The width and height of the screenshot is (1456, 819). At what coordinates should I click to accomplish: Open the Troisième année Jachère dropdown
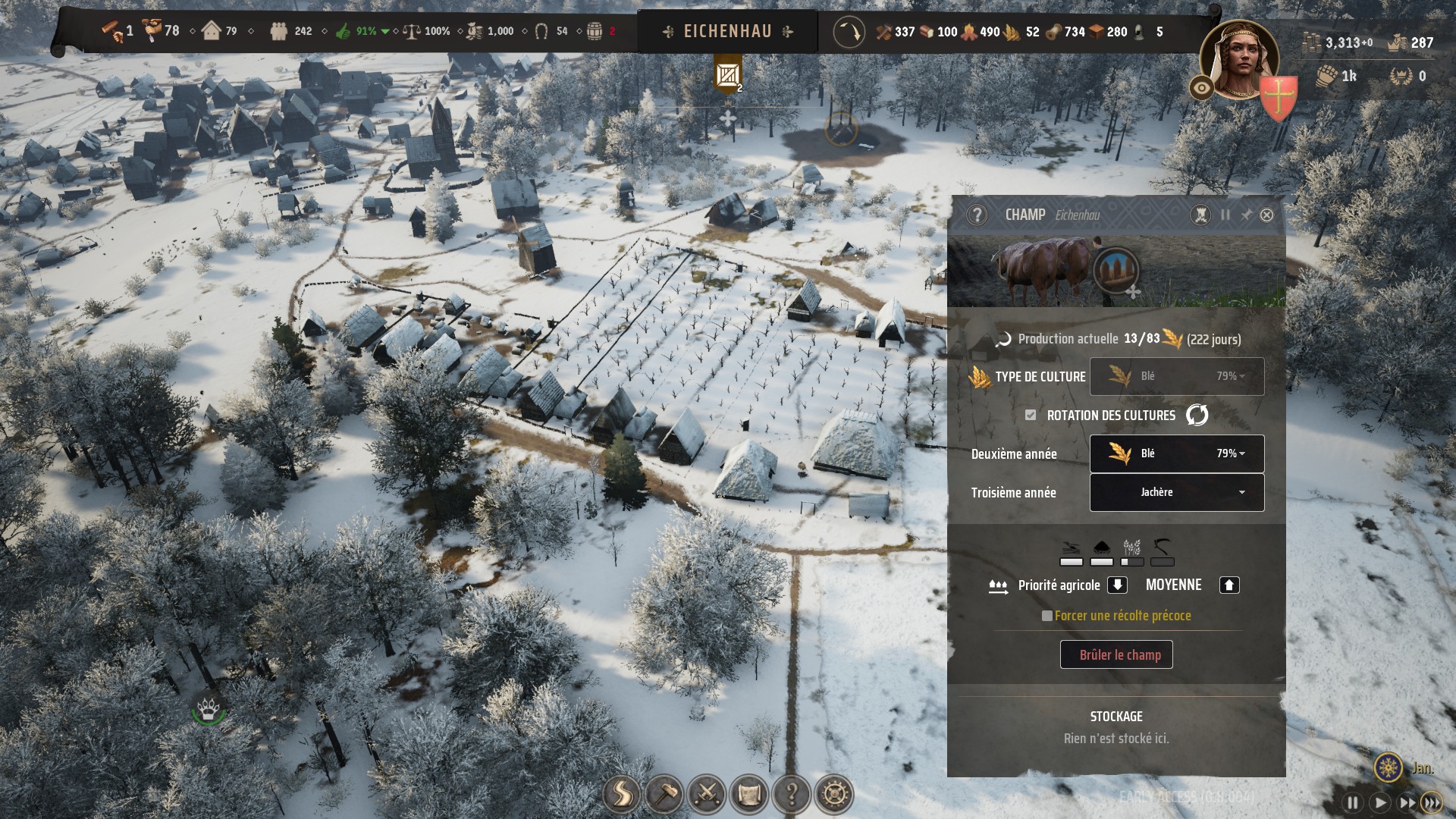pos(1177,492)
